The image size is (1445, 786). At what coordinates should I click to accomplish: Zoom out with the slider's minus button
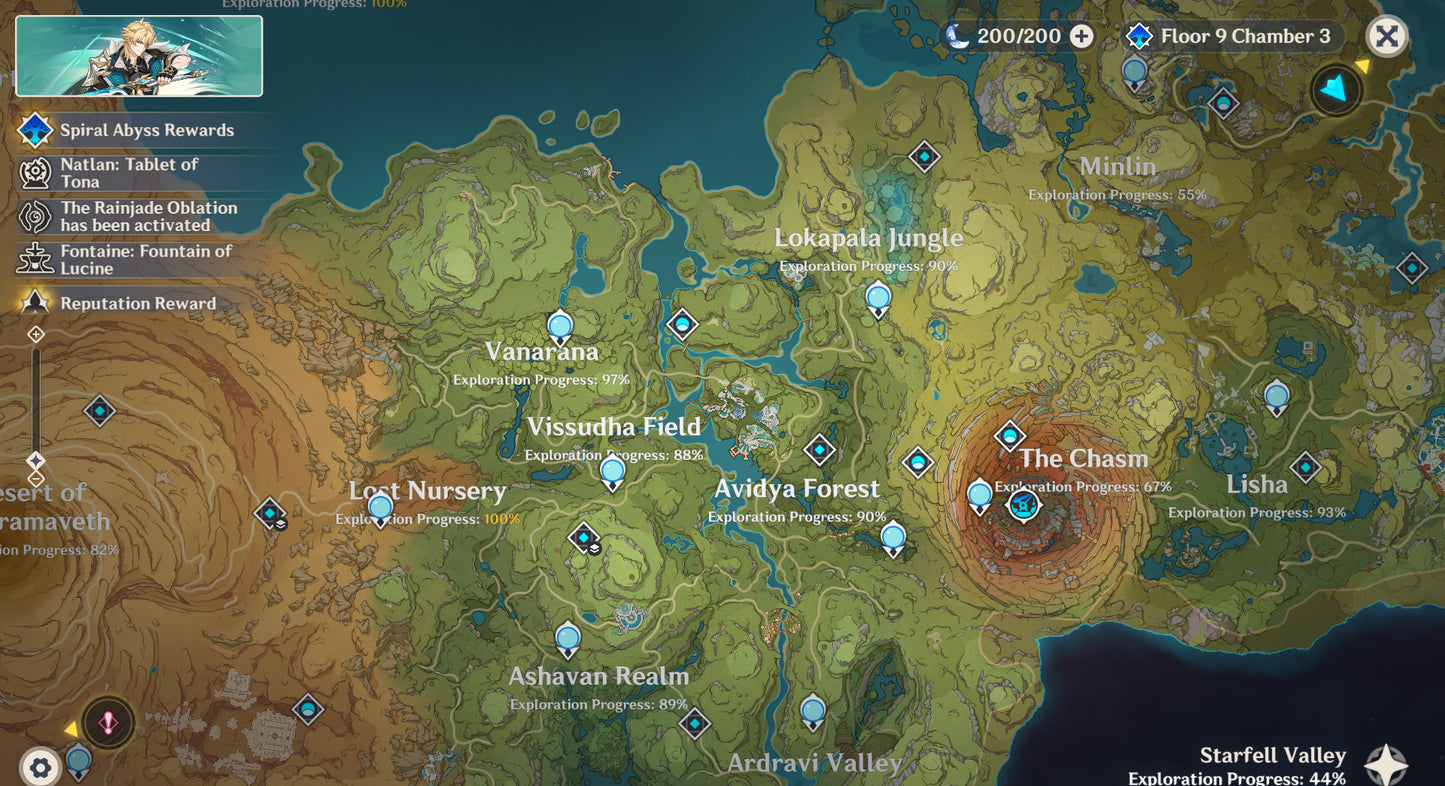36,479
